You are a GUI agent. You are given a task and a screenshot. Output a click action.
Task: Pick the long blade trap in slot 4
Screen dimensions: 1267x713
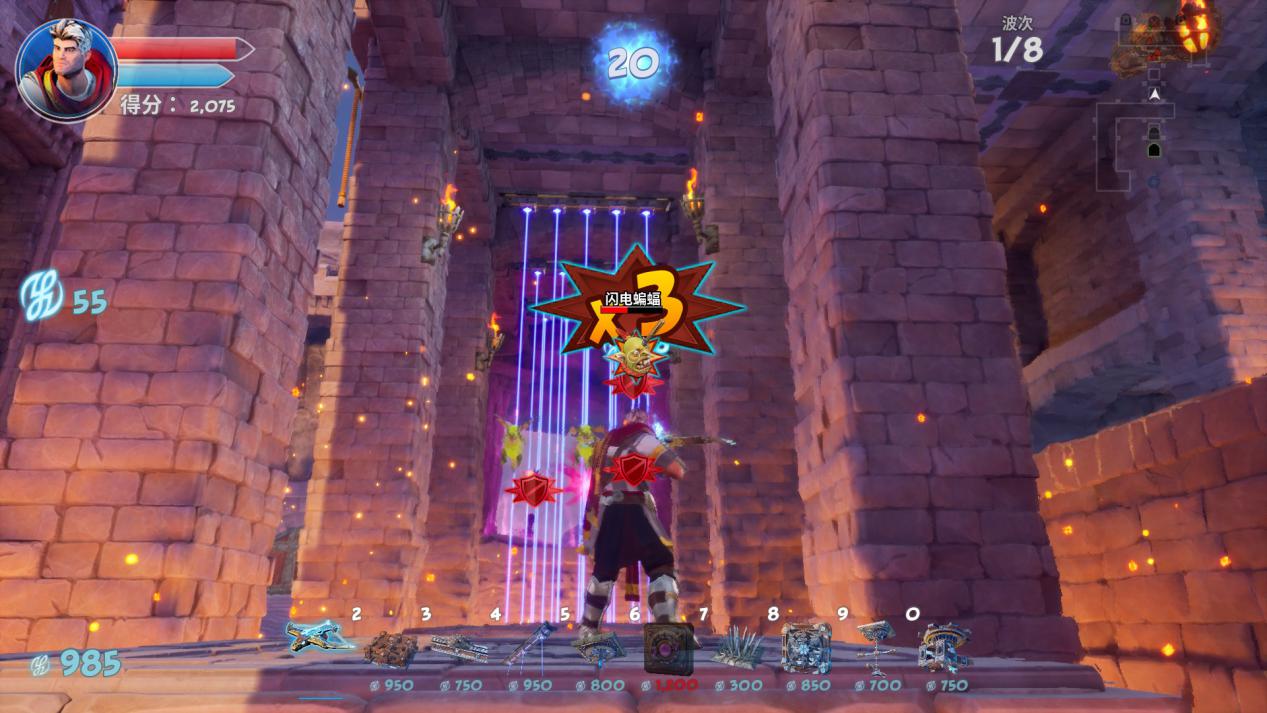(x=529, y=646)
